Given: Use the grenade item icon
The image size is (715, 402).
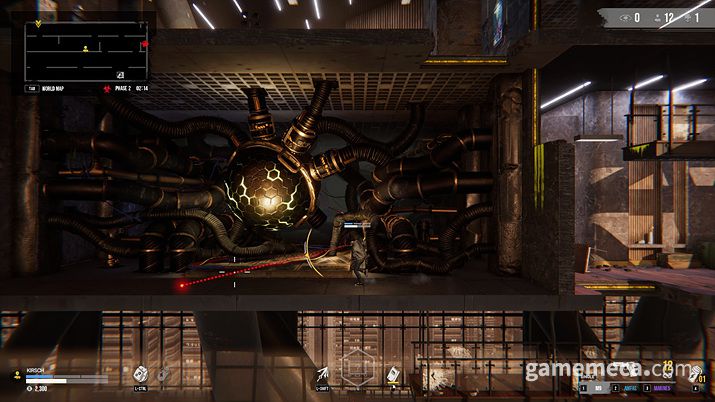Looking at the screenshot, I should click(x=164, y=374).
